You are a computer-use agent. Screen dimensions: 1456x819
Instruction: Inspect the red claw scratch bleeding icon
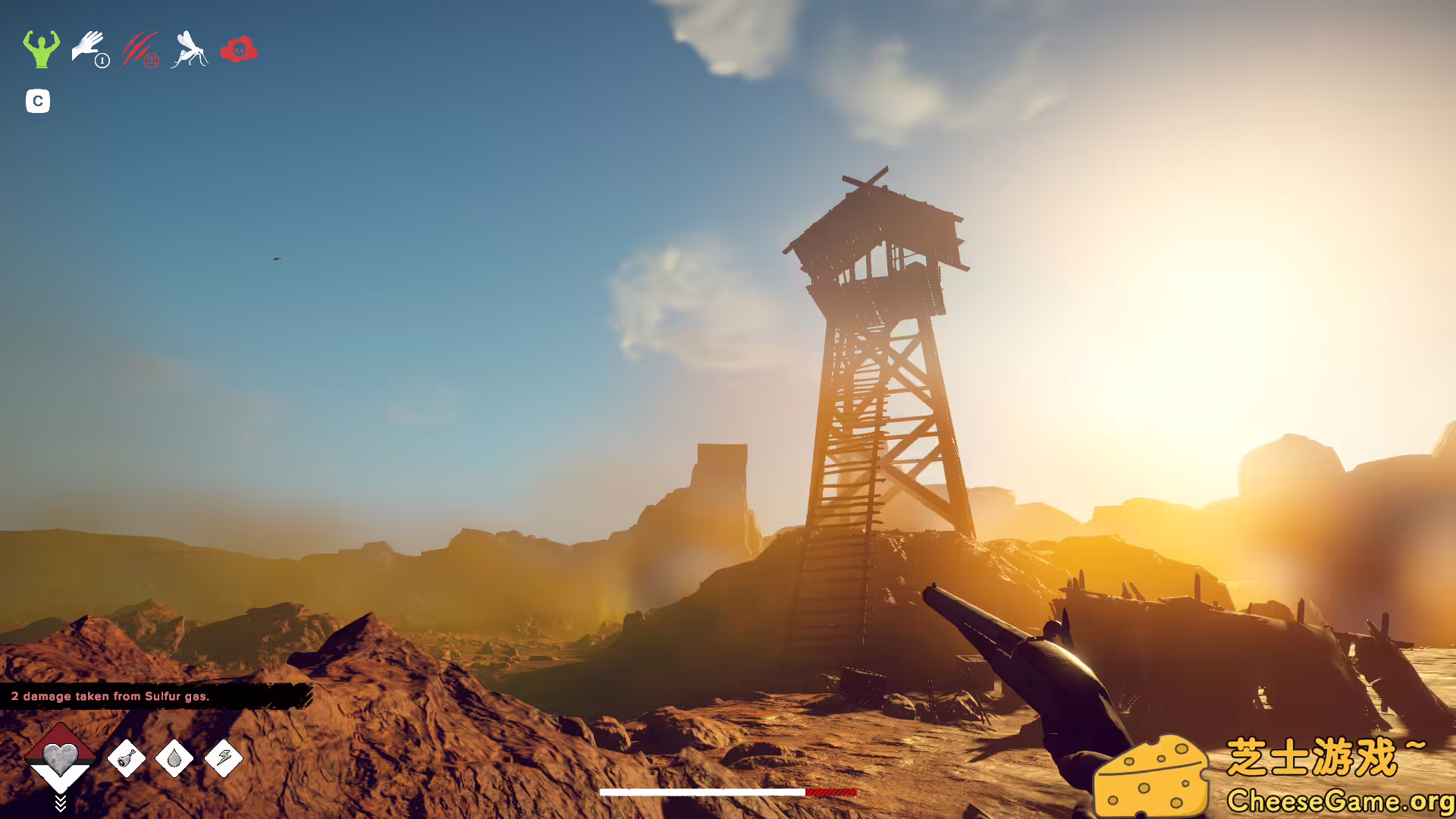(x=138, y=51)
